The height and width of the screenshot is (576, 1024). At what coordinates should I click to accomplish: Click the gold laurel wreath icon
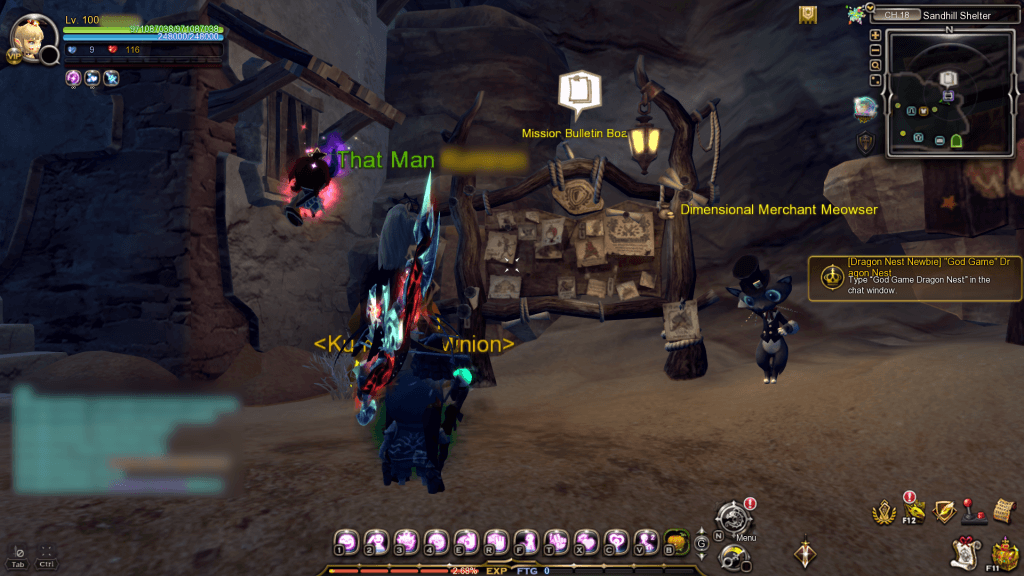point(883,512)
